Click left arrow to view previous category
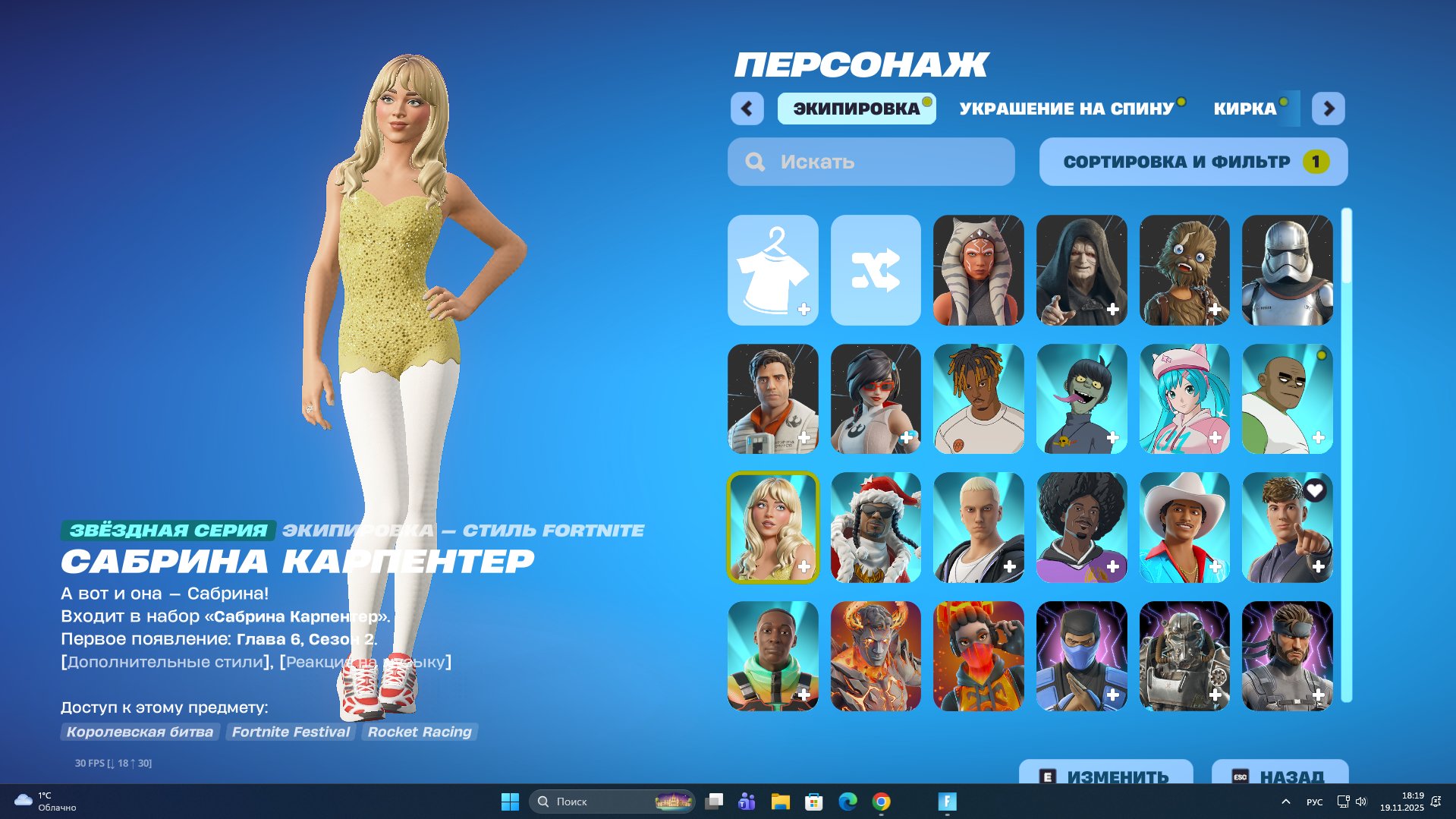1456x819 pixels. point(747,109)
